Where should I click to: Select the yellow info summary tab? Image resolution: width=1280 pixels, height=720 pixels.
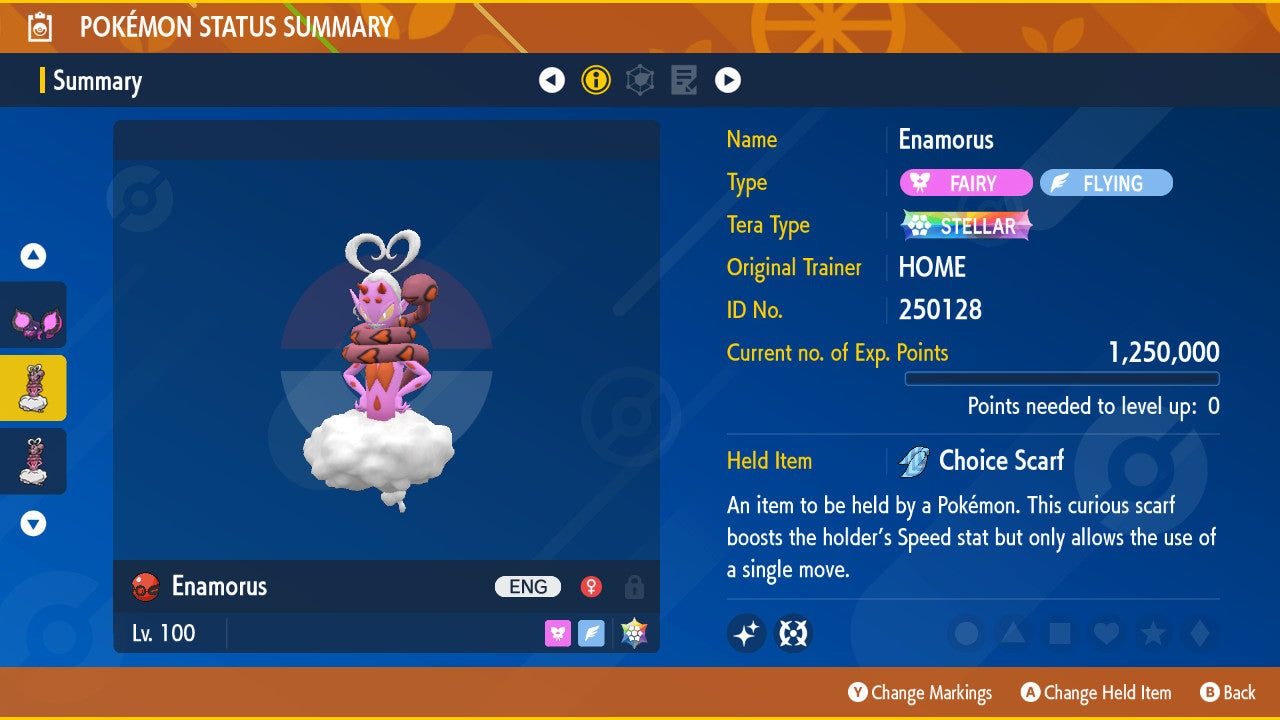click(x=596, y=80)
